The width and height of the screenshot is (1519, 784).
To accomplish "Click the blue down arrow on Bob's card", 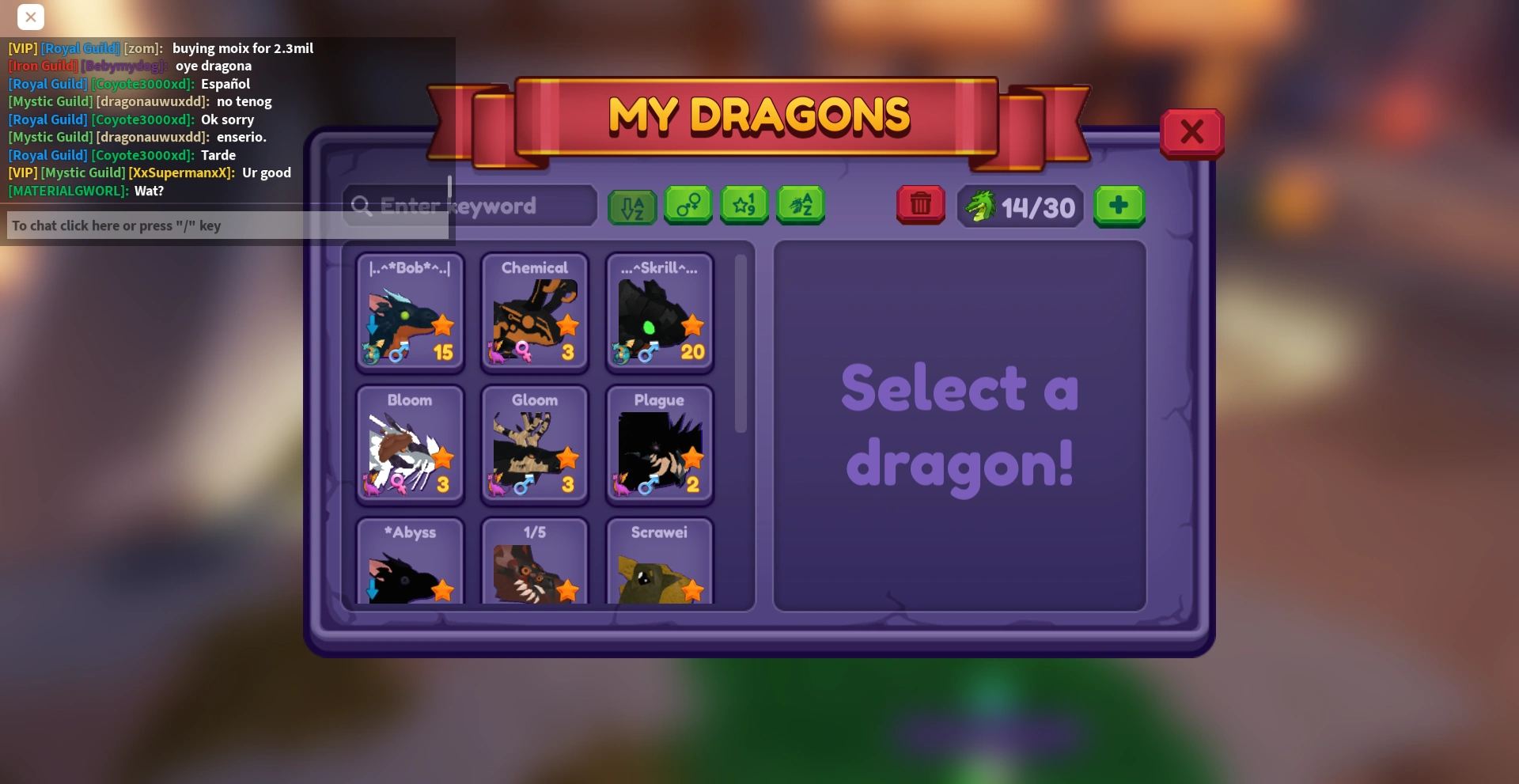I will click(x=372, y=324).
